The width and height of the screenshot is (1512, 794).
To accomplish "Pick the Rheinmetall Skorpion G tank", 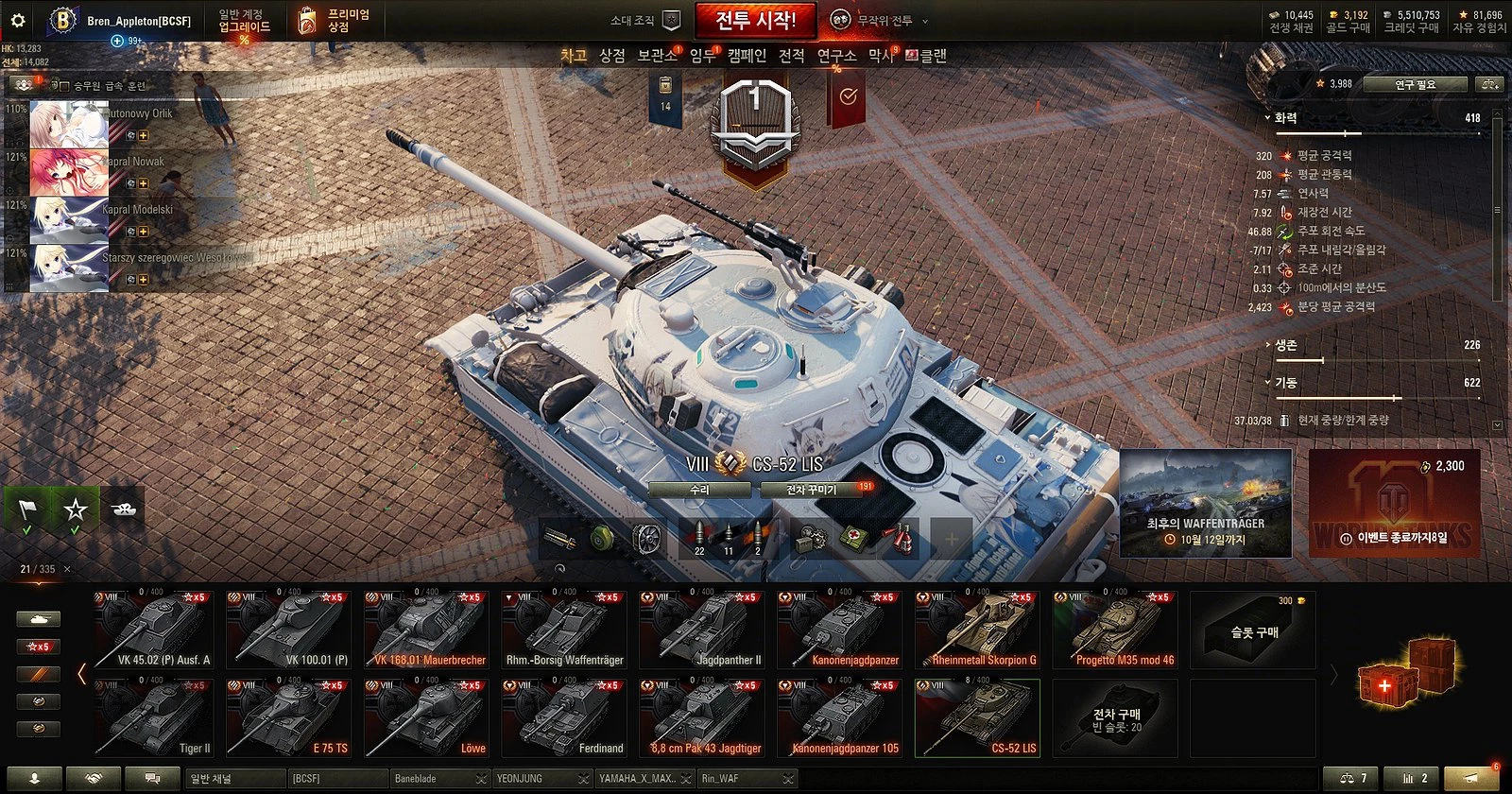I will pos(978,630).
